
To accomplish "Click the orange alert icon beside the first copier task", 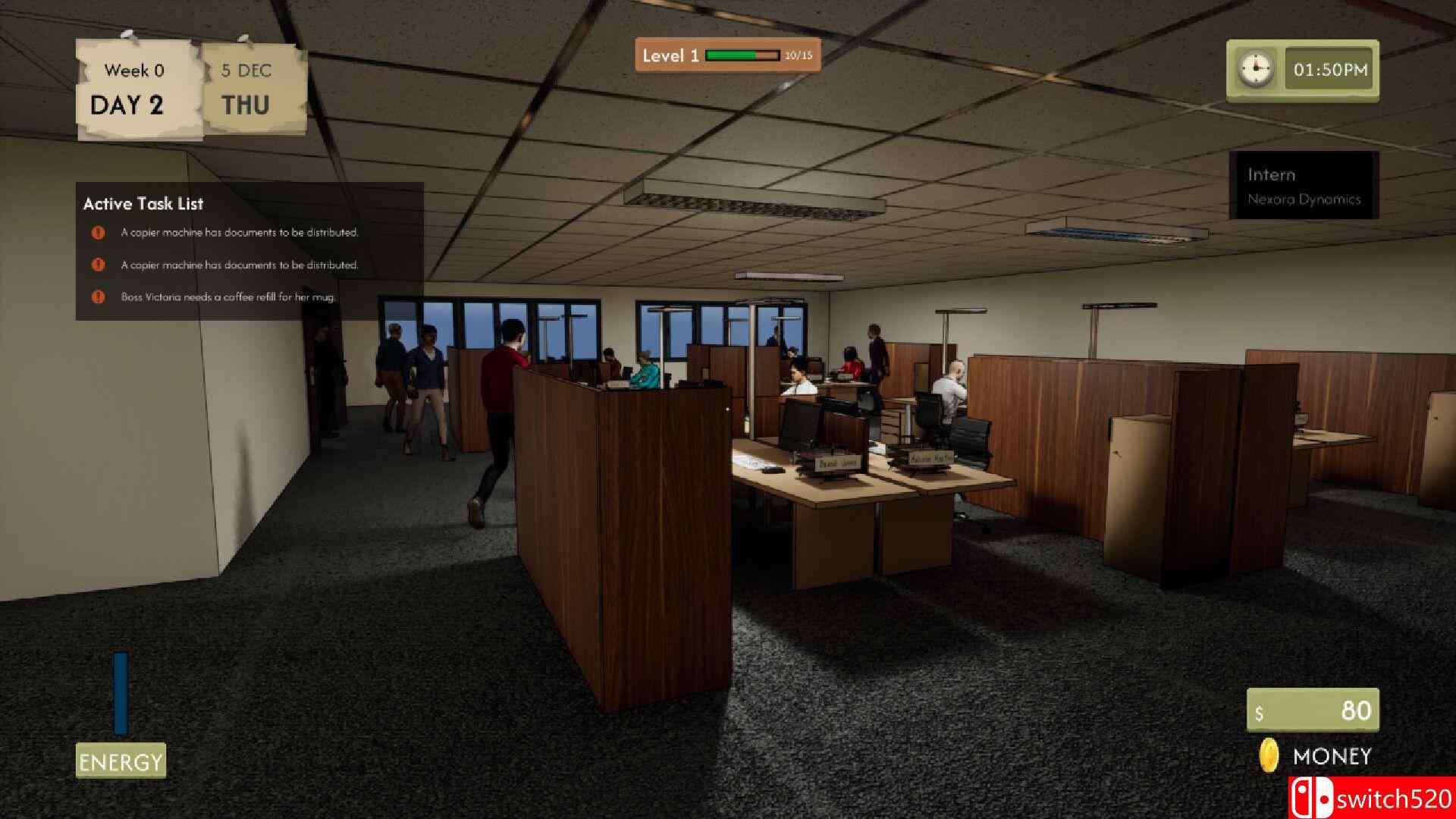I will pos(98,233).
